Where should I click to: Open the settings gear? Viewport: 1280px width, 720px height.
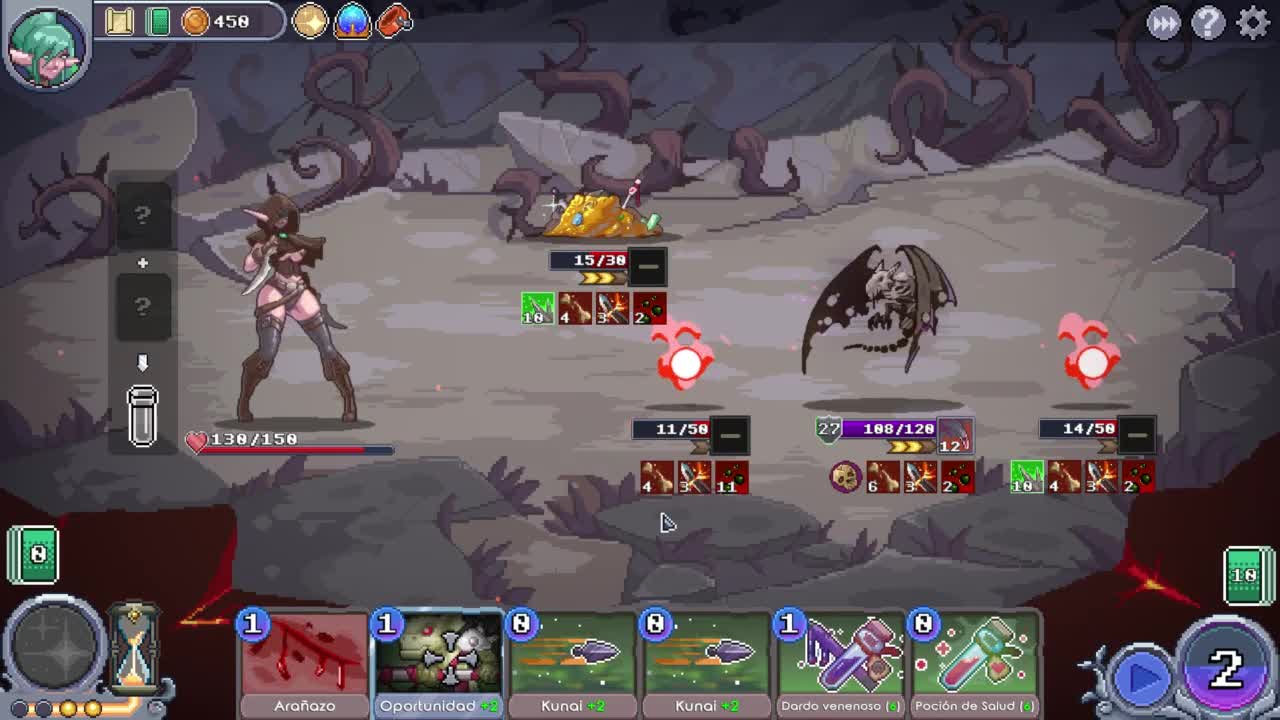tap(1252, 22)
